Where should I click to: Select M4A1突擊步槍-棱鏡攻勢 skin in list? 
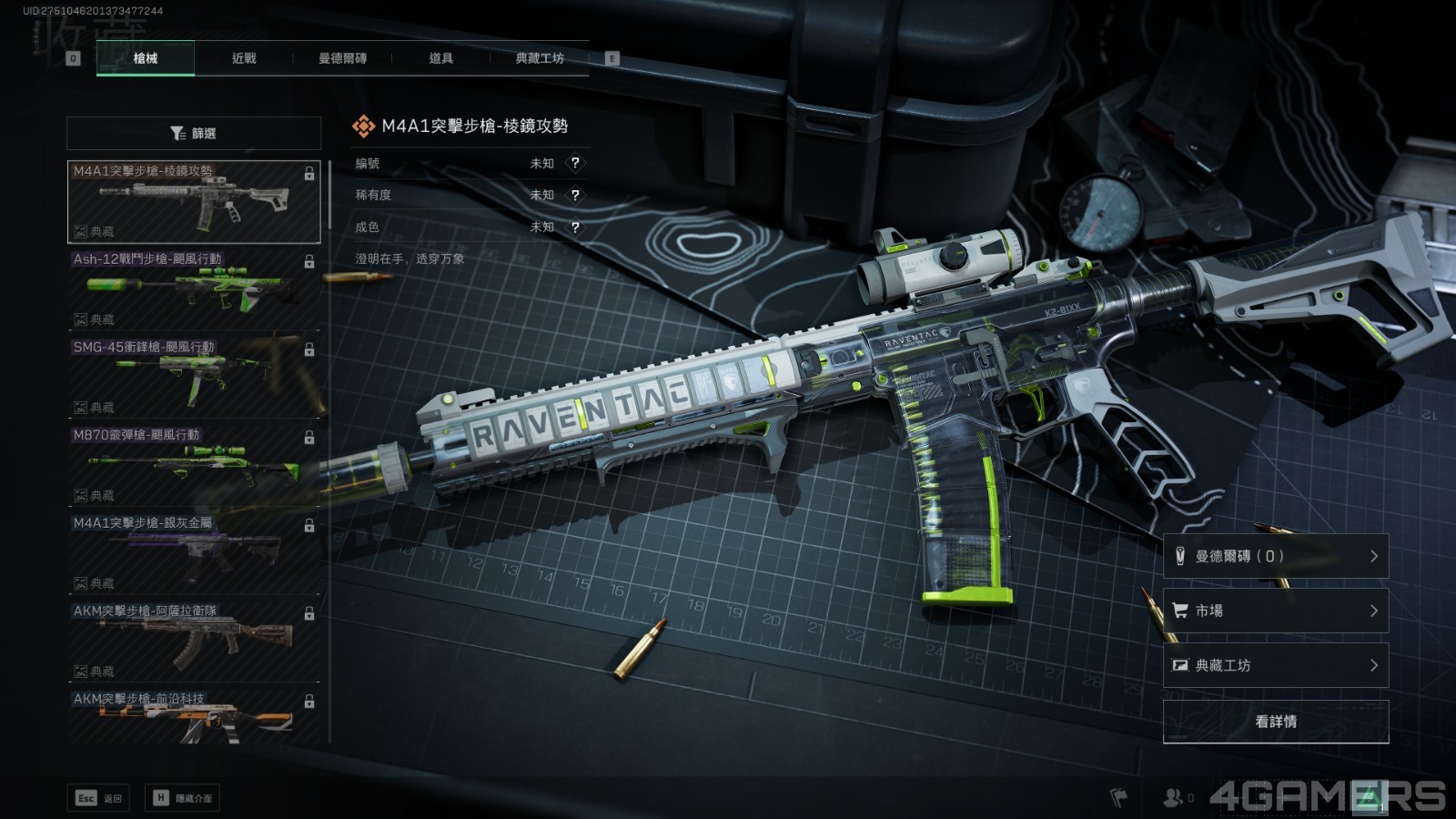tap(194, 202)
